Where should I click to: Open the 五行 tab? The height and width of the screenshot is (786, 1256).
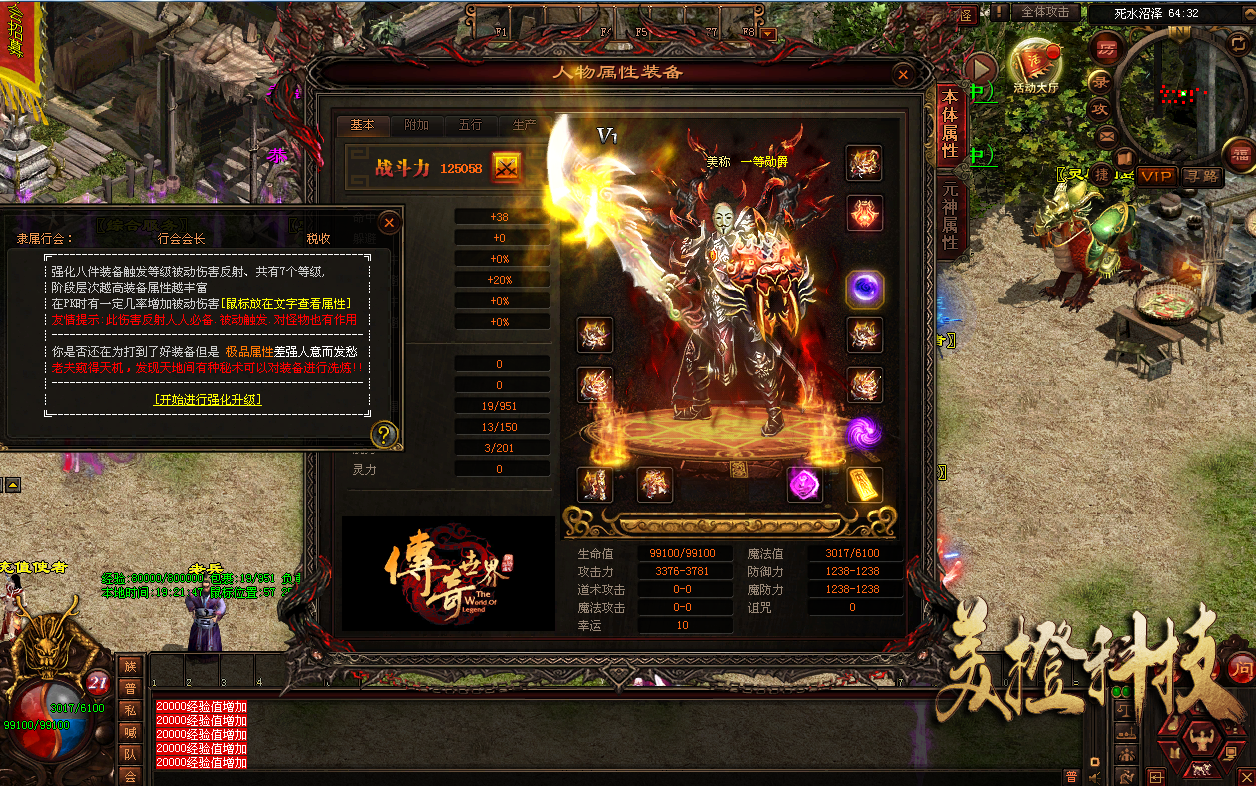[470, 125]
